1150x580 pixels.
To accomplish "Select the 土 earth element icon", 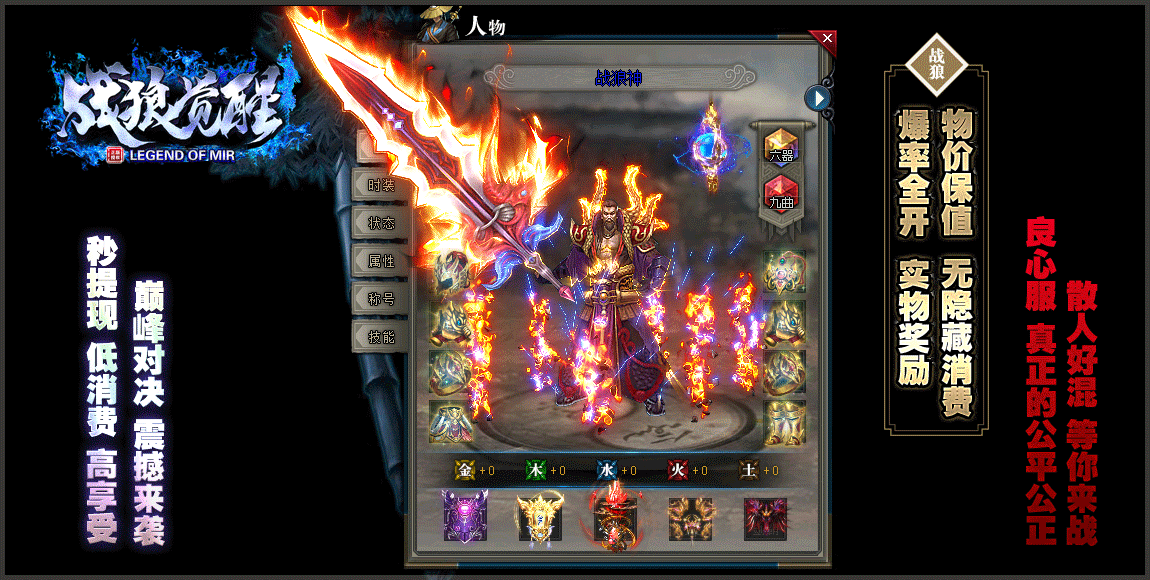I will click(x=748, y=470).
